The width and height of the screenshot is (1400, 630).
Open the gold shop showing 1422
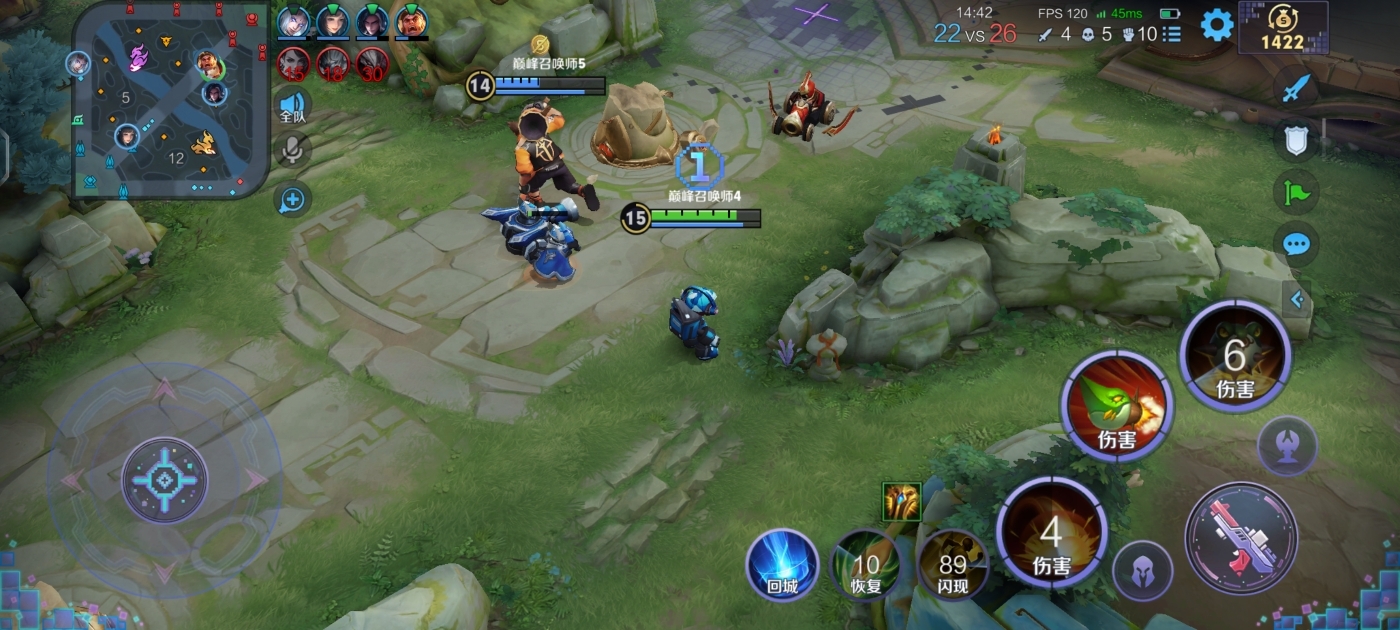(x=1283, y=27)
